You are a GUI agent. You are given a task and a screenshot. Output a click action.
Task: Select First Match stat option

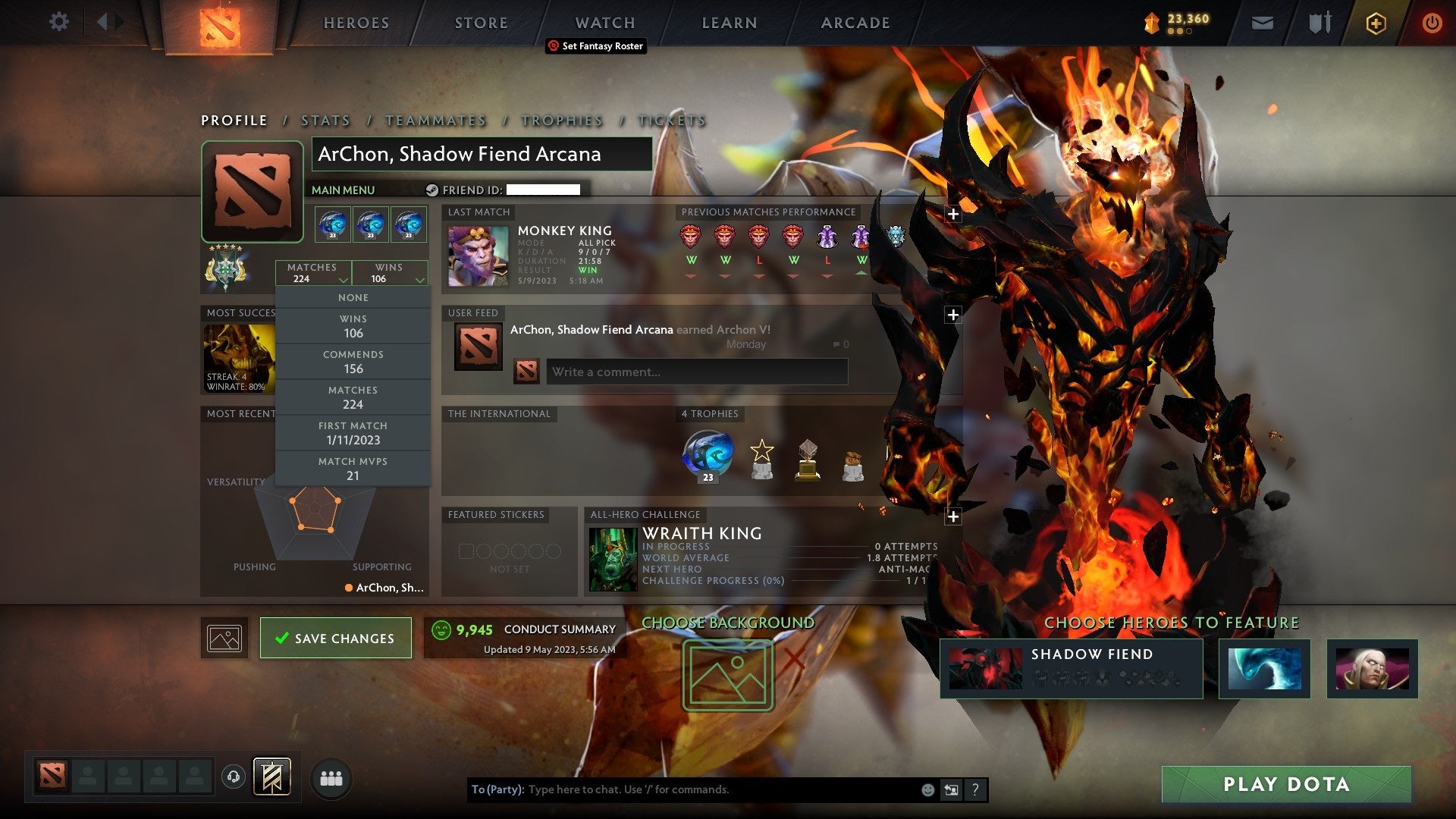(x=353, y=432)
